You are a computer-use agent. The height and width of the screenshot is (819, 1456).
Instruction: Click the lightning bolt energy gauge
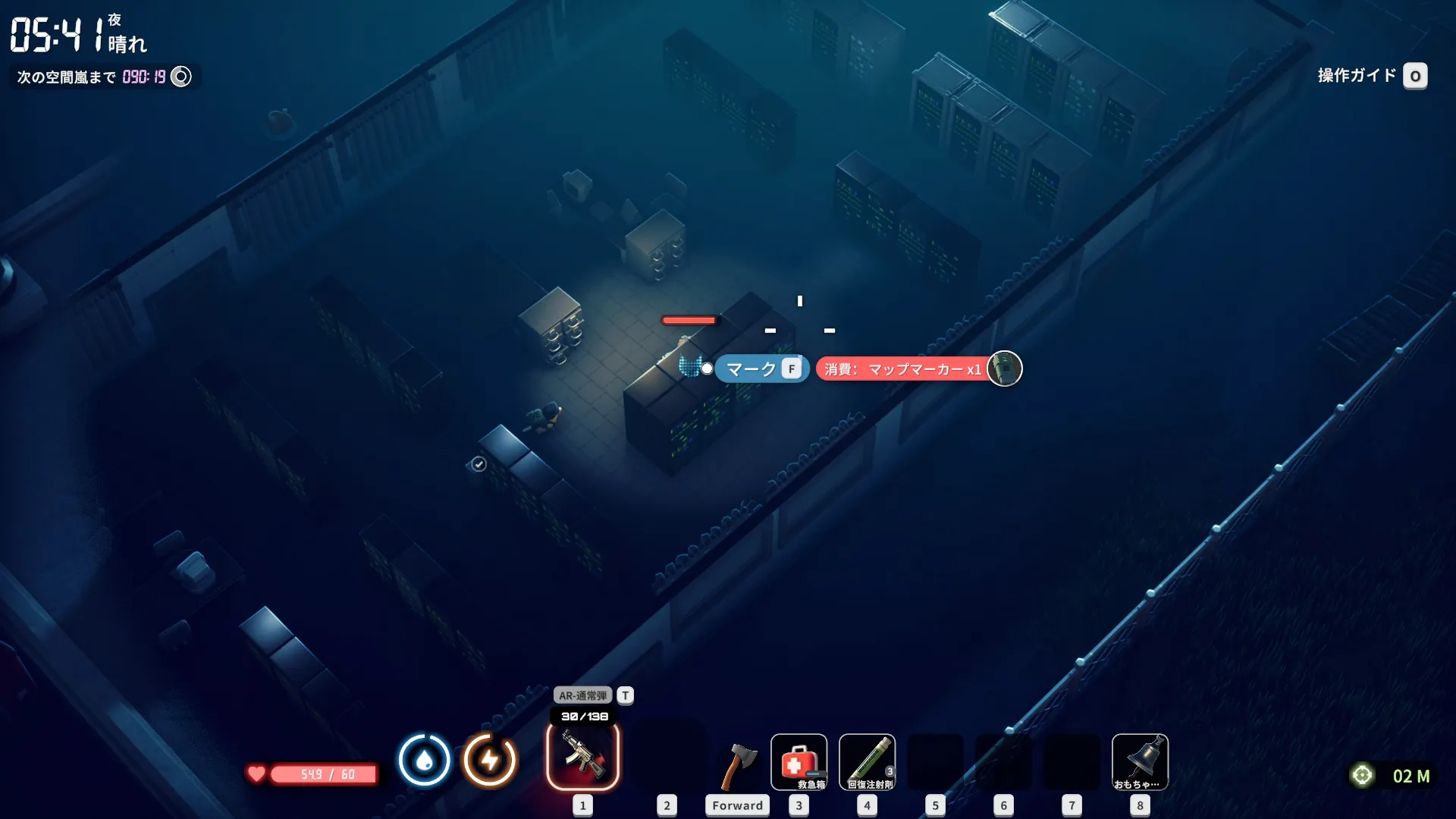pyautogui.click(x=490, y=760)
